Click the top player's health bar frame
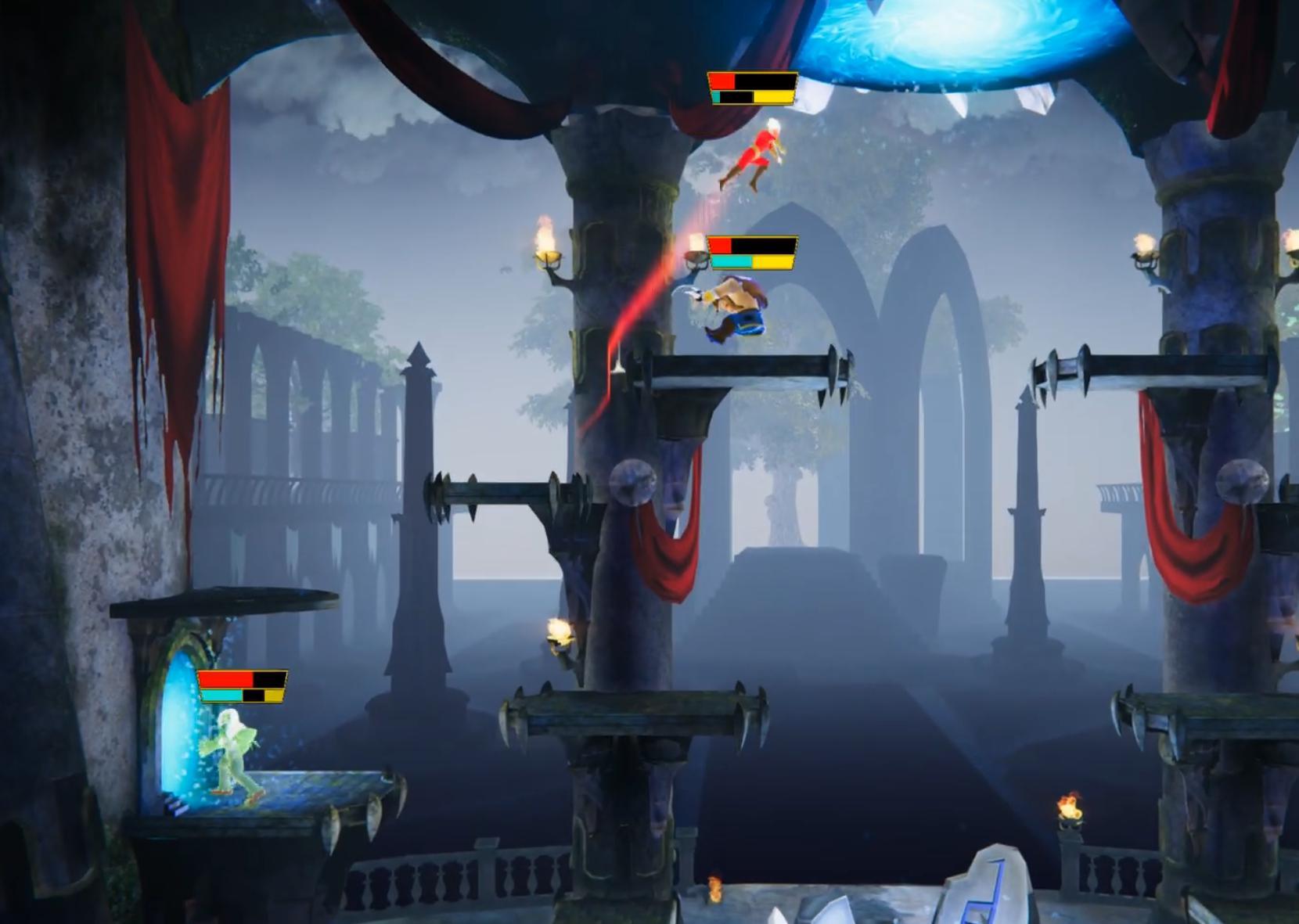The height and width of the screenshot is (924, 1299). pos(751,88)
